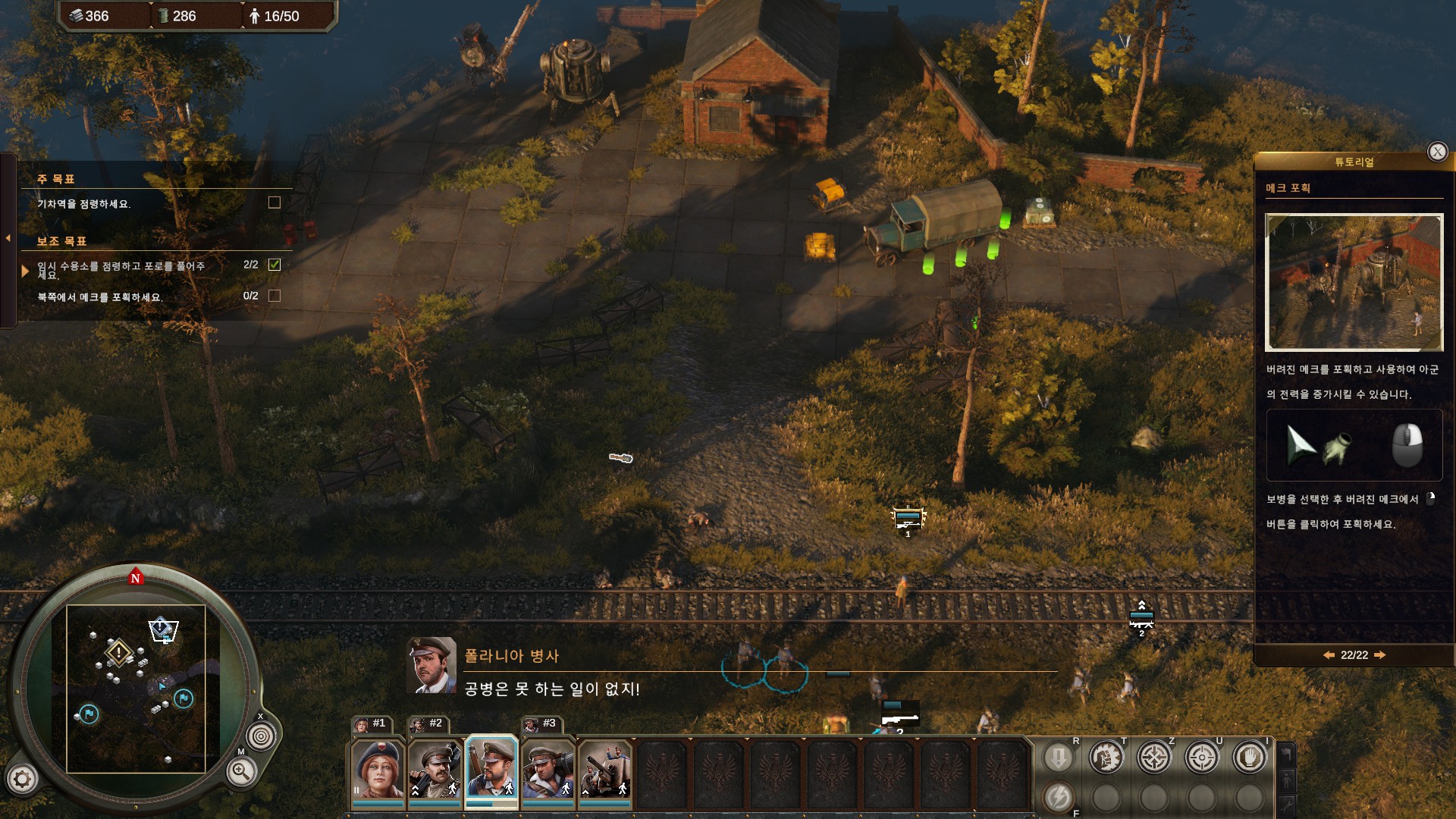Close the tutorial panel
The image size is (1456, 819).
tap(1437, 152)
